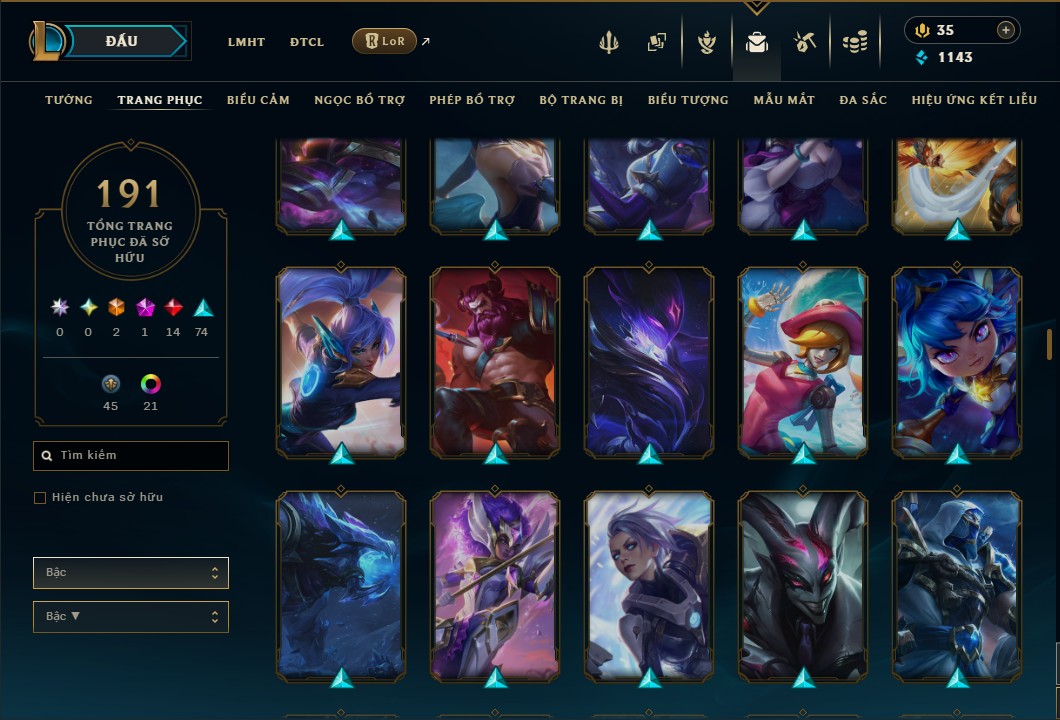Launch the LoR link
The height and width of the screenshot is (720, 1060).
point(385,41)
